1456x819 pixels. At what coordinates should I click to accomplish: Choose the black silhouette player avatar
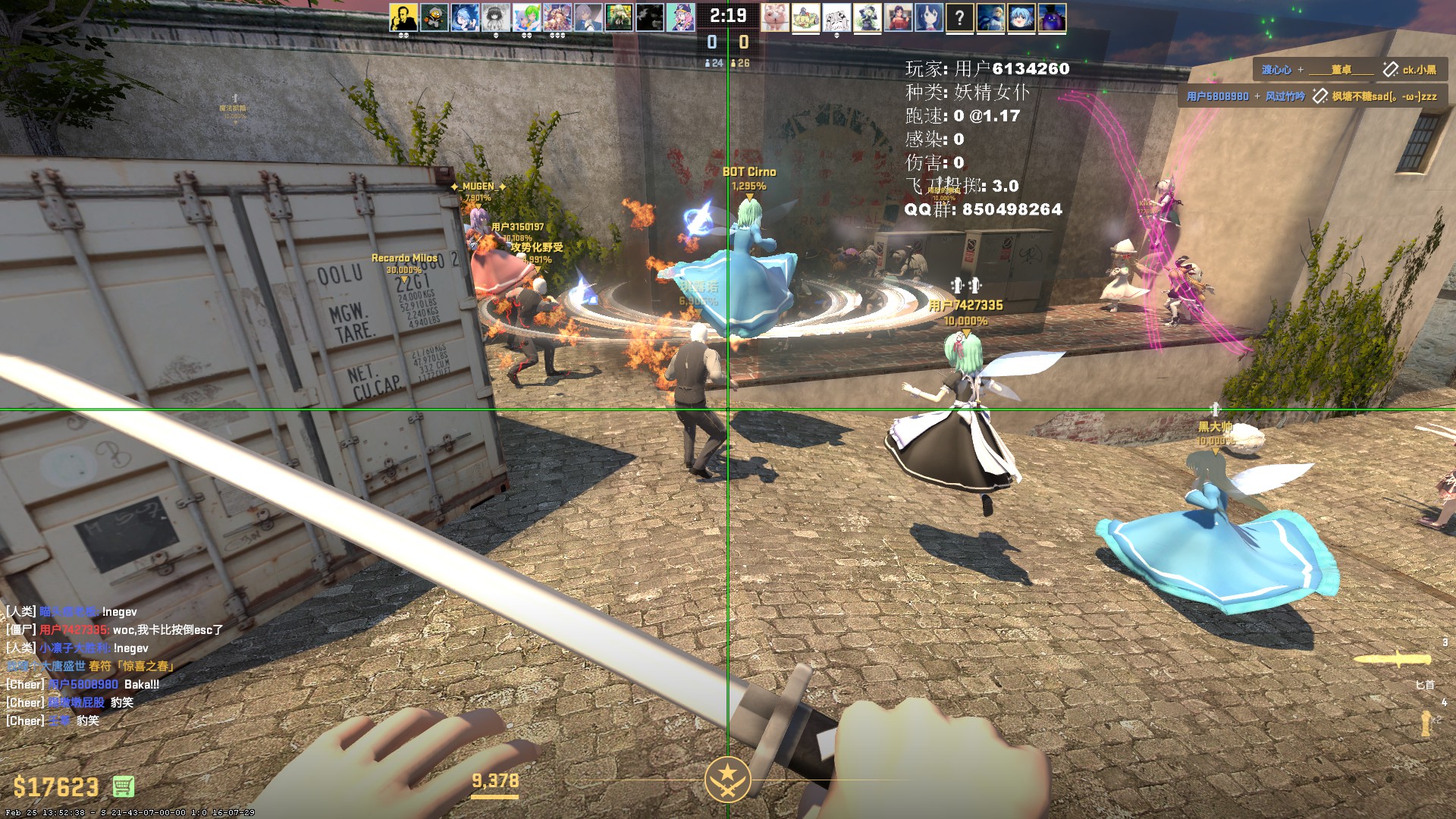coord(649,17)
